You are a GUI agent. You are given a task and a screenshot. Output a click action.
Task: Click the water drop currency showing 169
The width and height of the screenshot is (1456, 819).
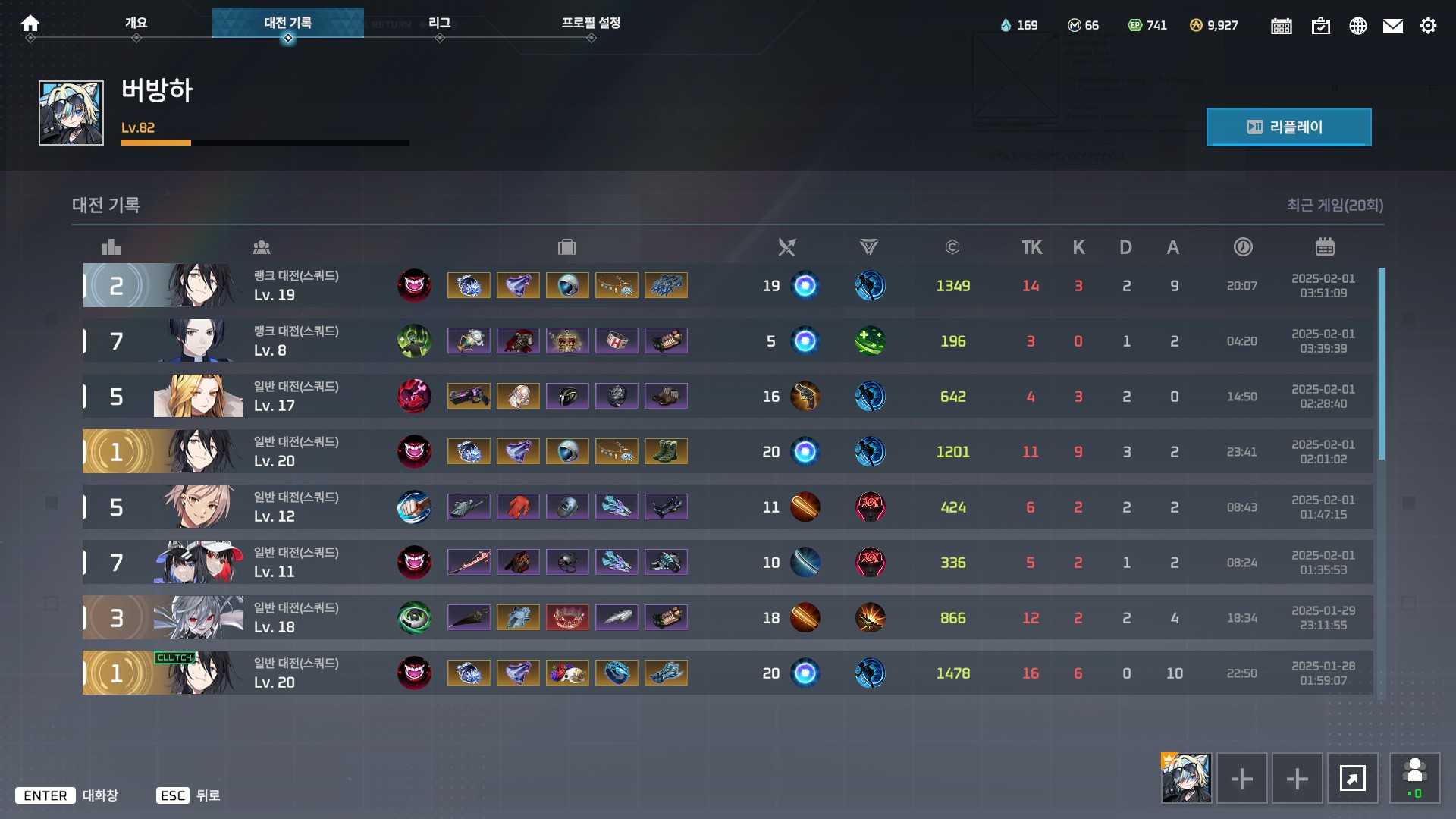click(1019, 25)
